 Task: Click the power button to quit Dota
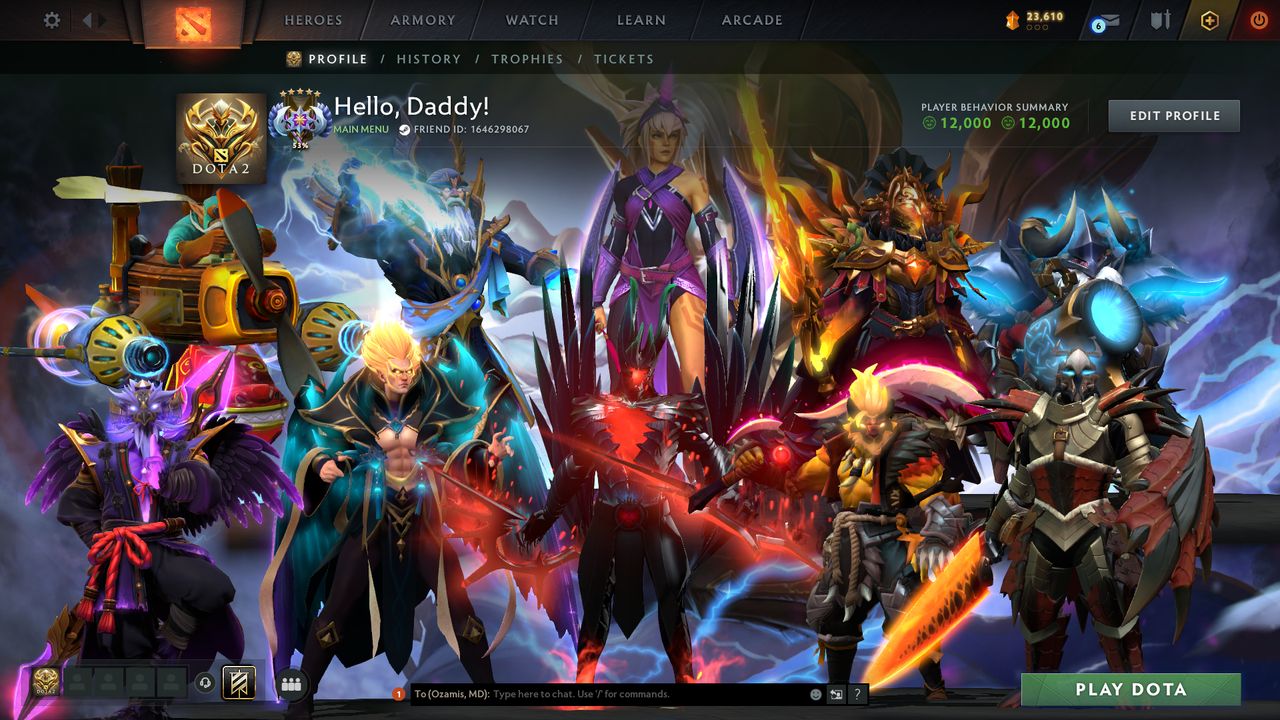point(1258,21)
